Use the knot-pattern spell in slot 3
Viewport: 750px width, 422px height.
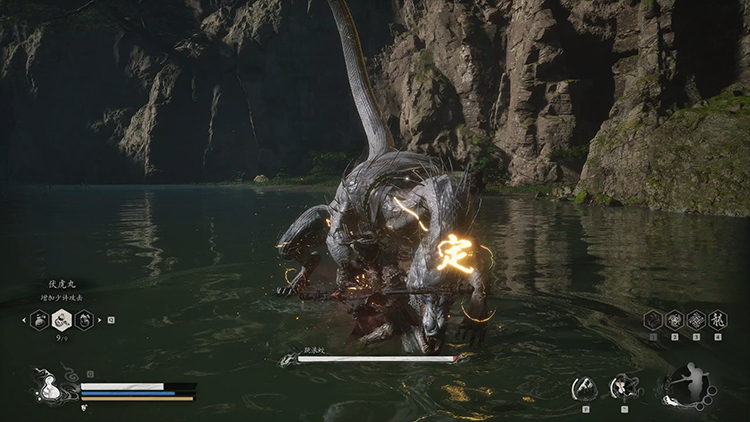pos(696,320)
